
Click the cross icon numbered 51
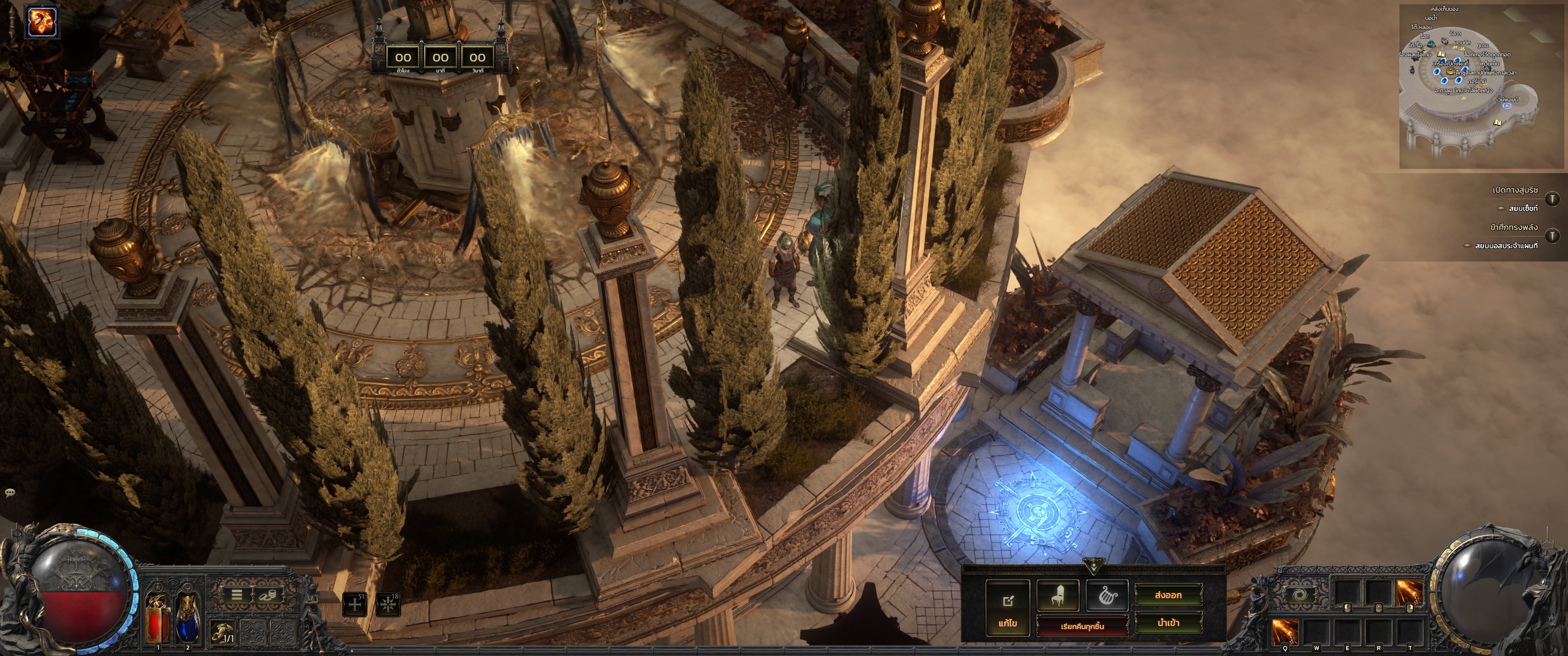pos(355,604)
